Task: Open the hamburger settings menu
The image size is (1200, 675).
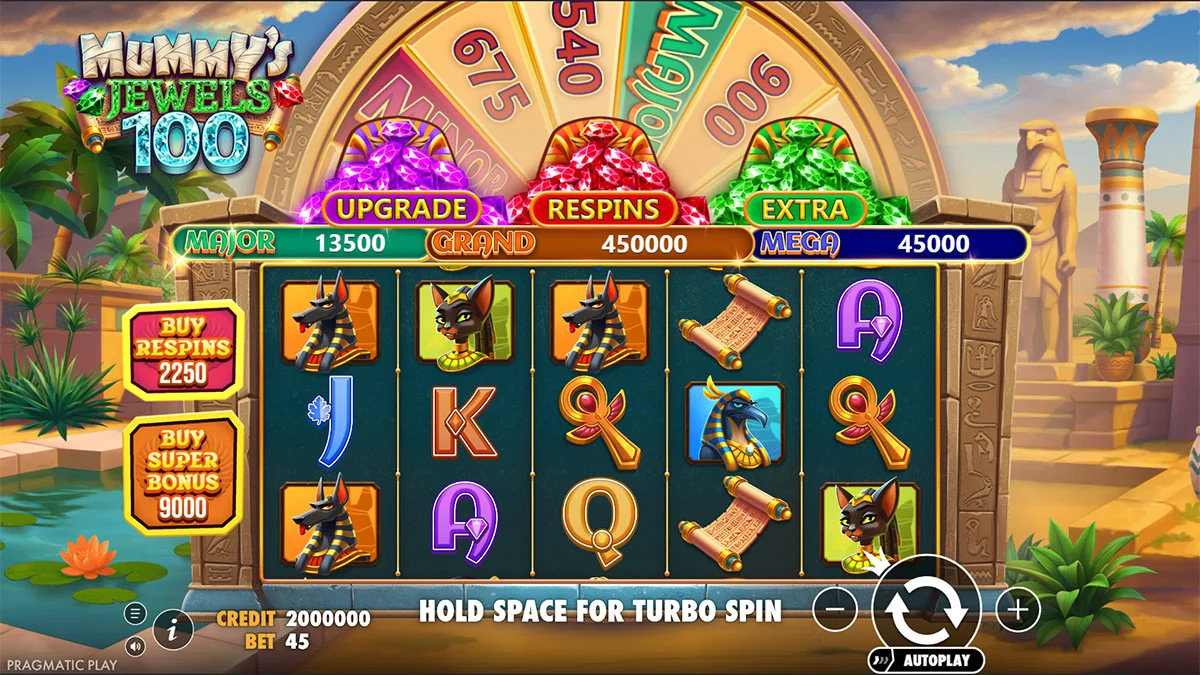Action: 136,613
